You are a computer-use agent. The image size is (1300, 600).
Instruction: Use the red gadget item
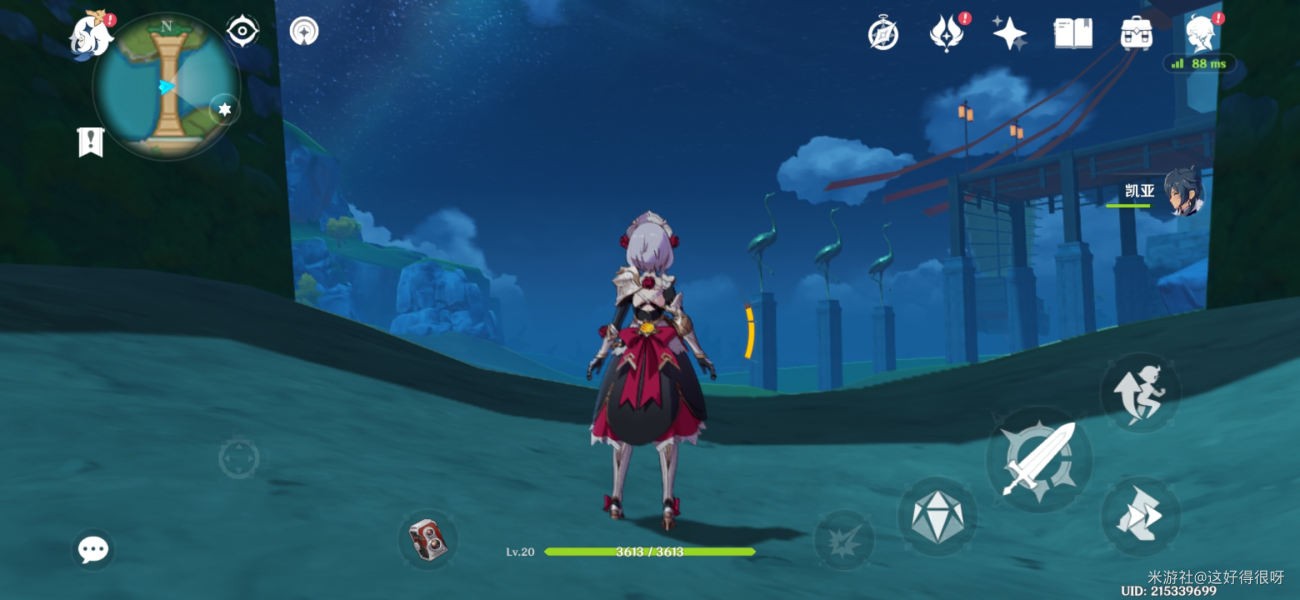[428, 540]
